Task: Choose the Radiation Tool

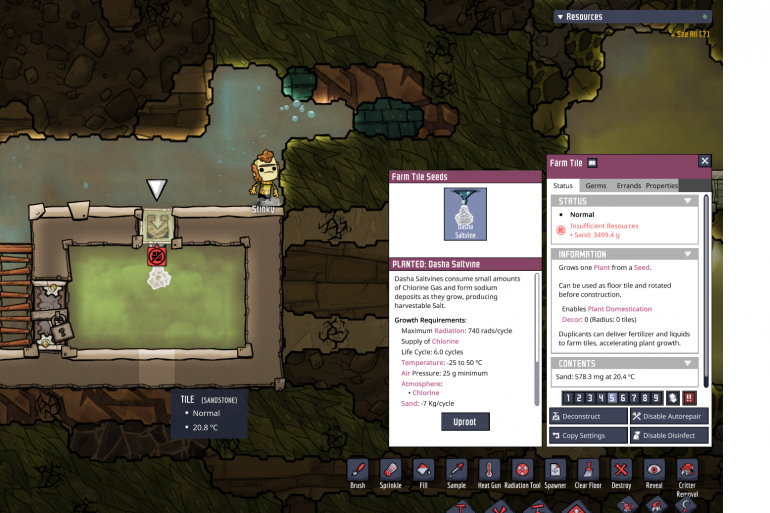Action: tap(521, 471)
